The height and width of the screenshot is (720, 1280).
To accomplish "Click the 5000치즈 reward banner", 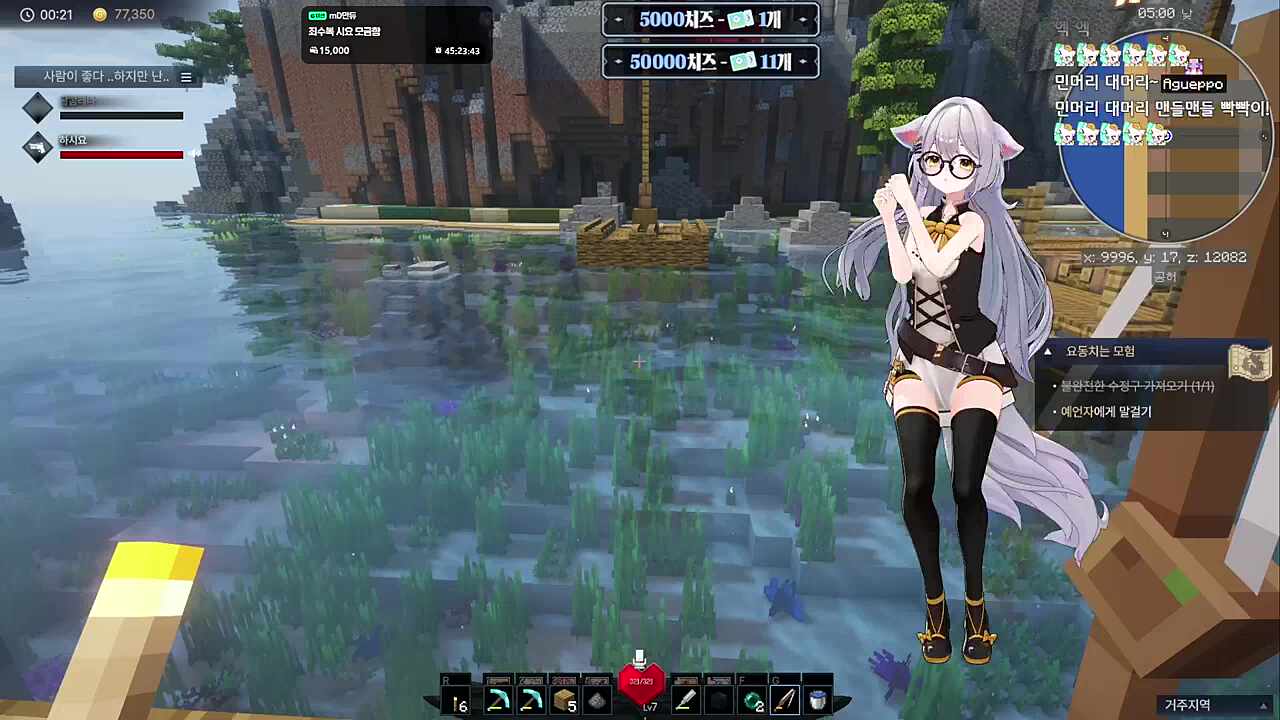I will 710,20.
